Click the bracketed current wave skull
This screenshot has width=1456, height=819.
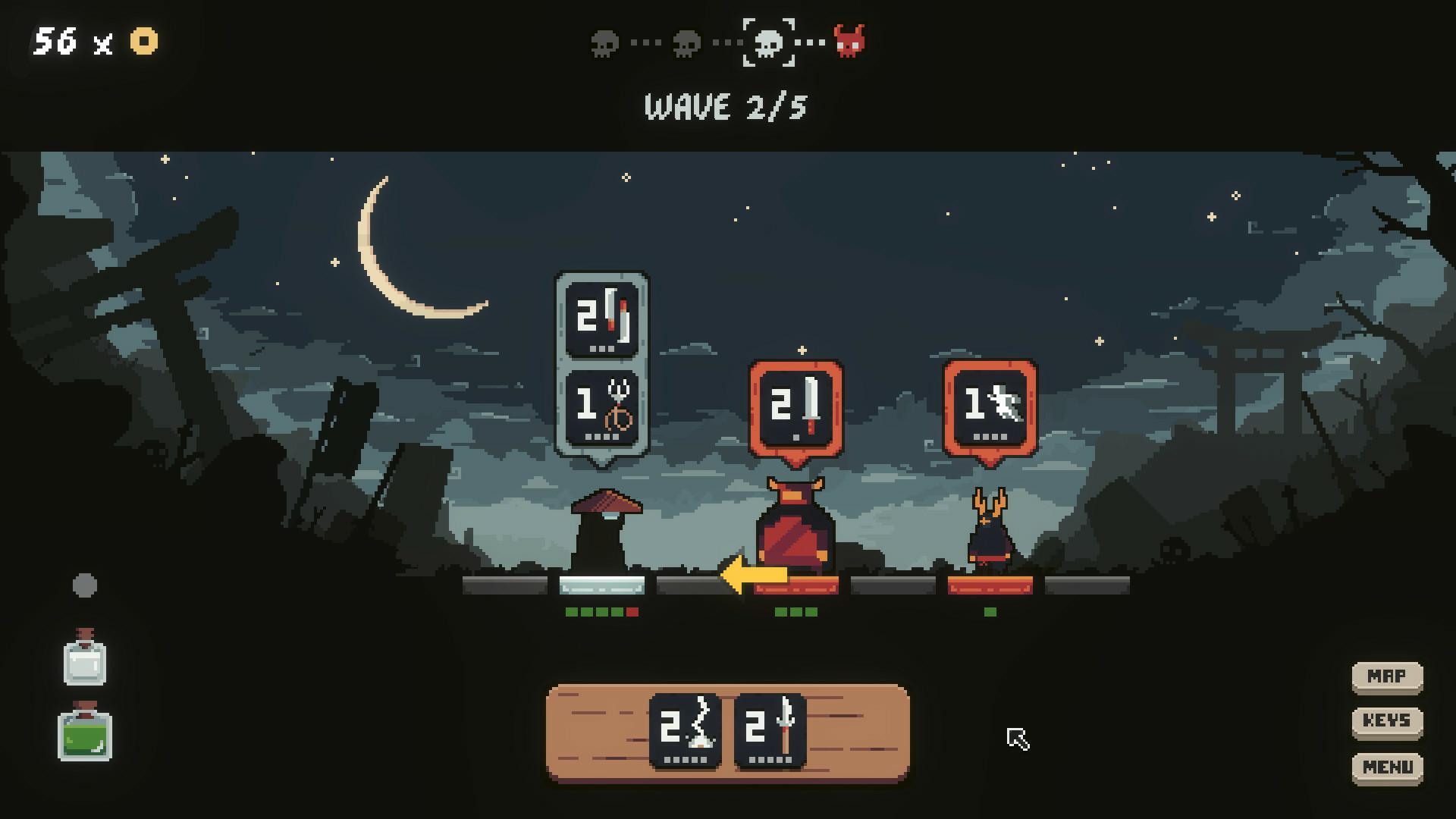point(768,43)
